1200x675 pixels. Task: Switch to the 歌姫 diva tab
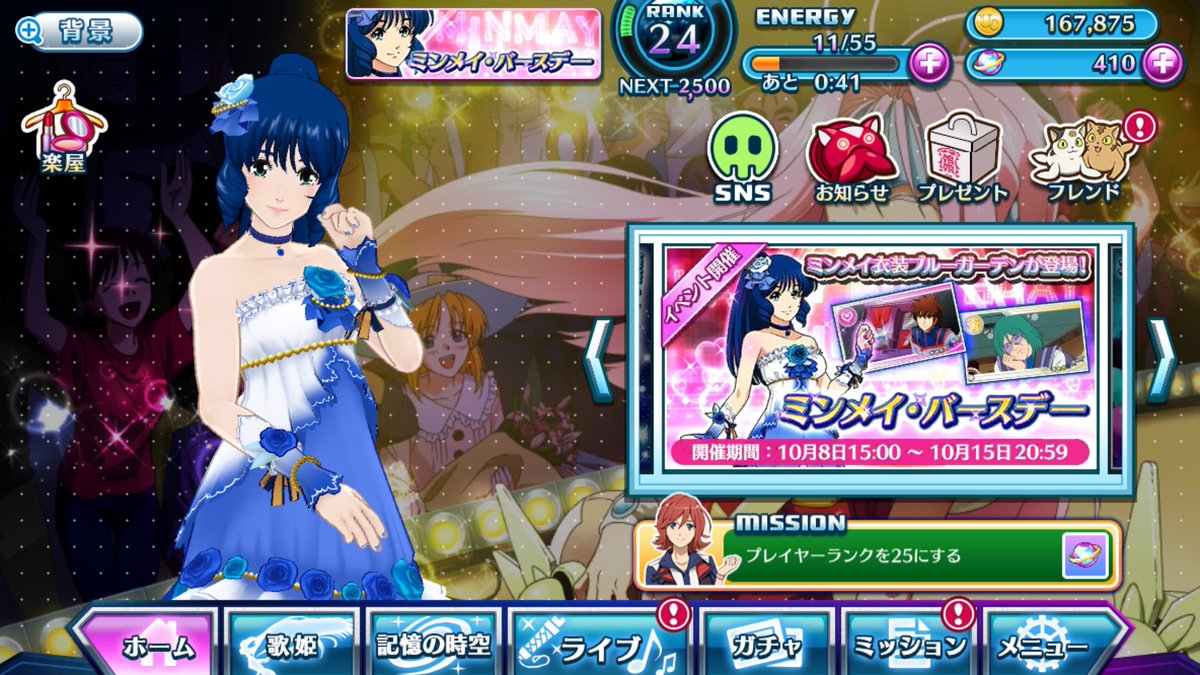tap(290, 643)
